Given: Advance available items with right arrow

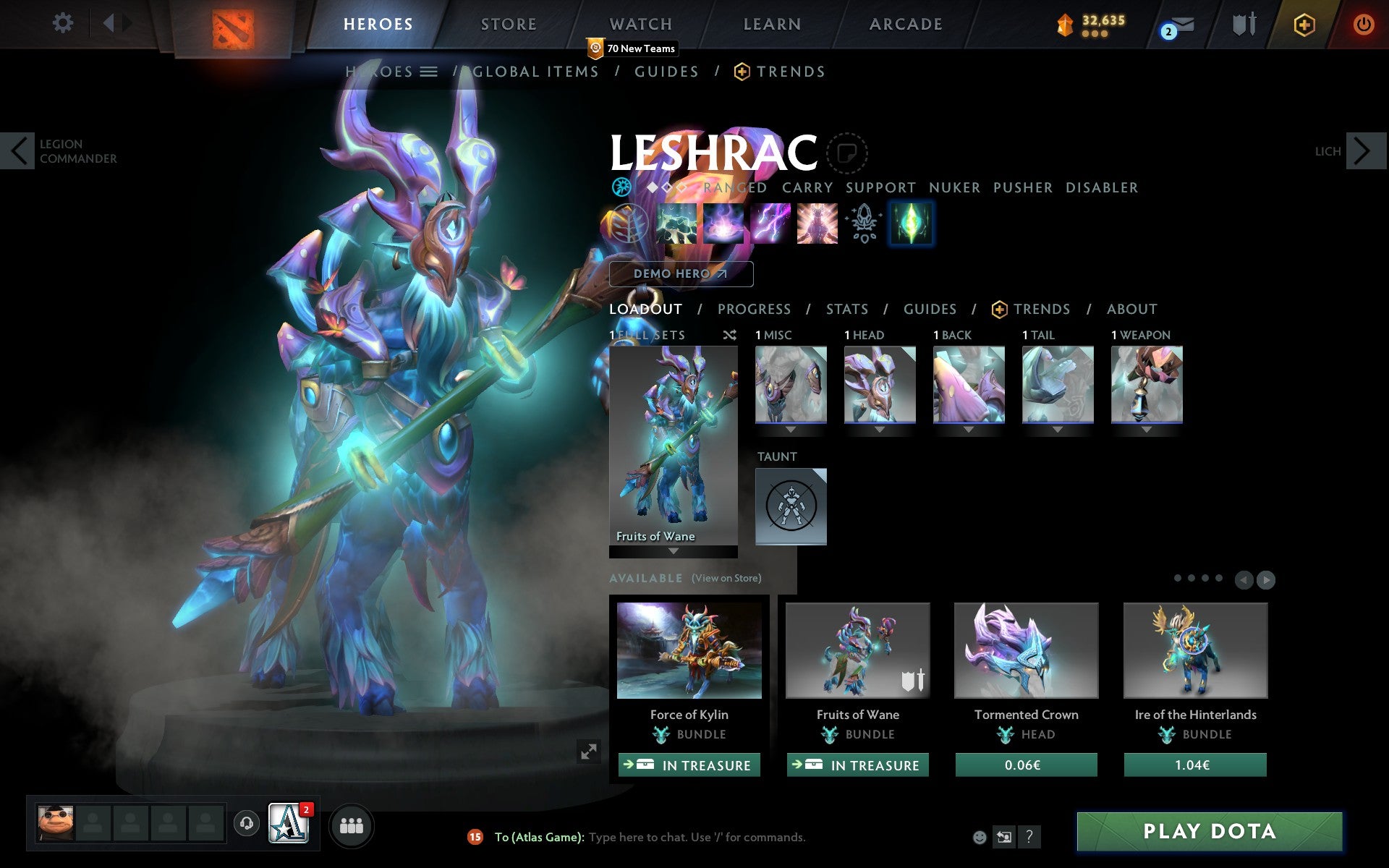Looking at the screenshot, I should [x=1266, y=579].
